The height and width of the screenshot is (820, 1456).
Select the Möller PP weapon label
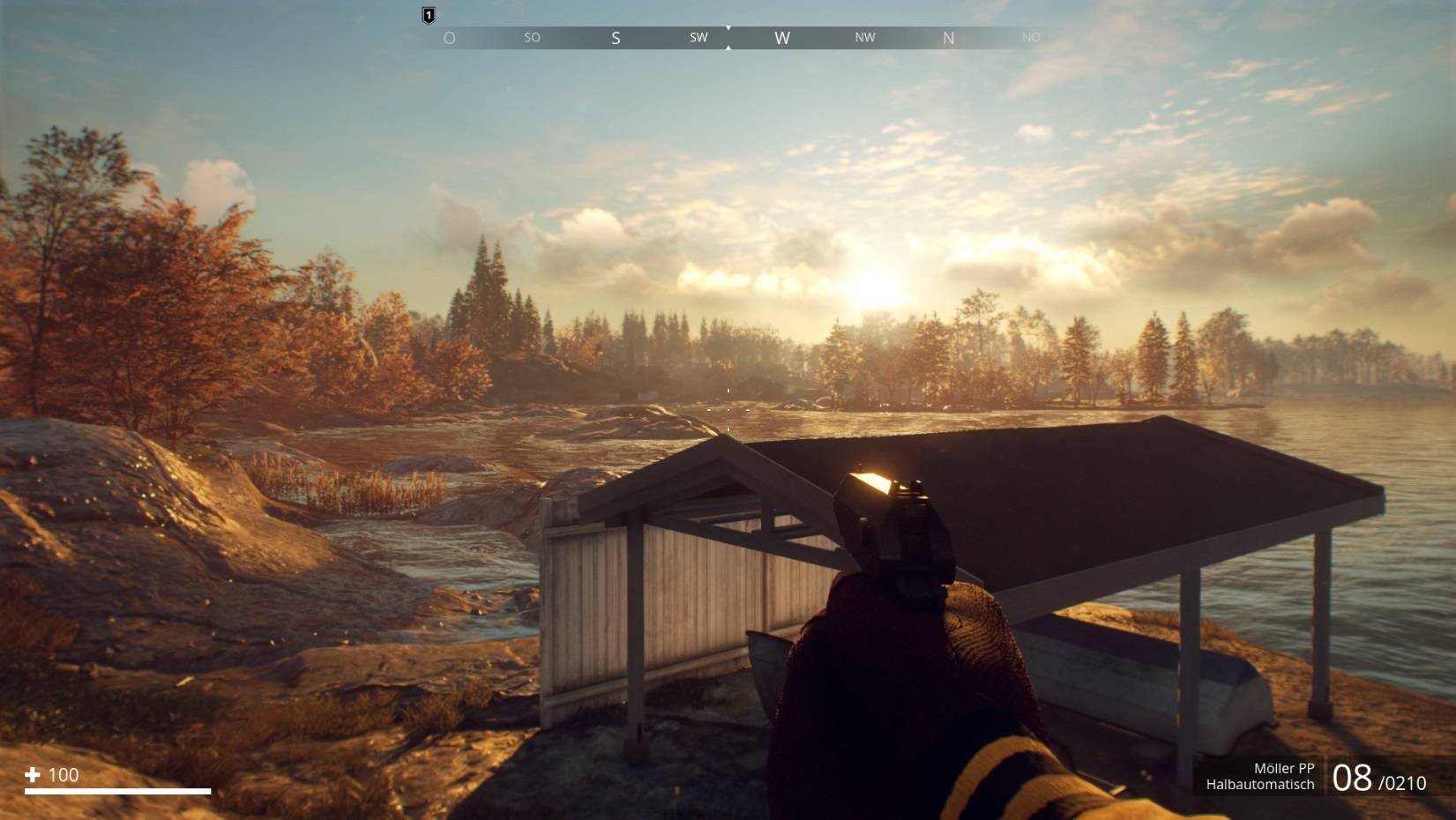pyautogui.click(x=1283, y=768)
